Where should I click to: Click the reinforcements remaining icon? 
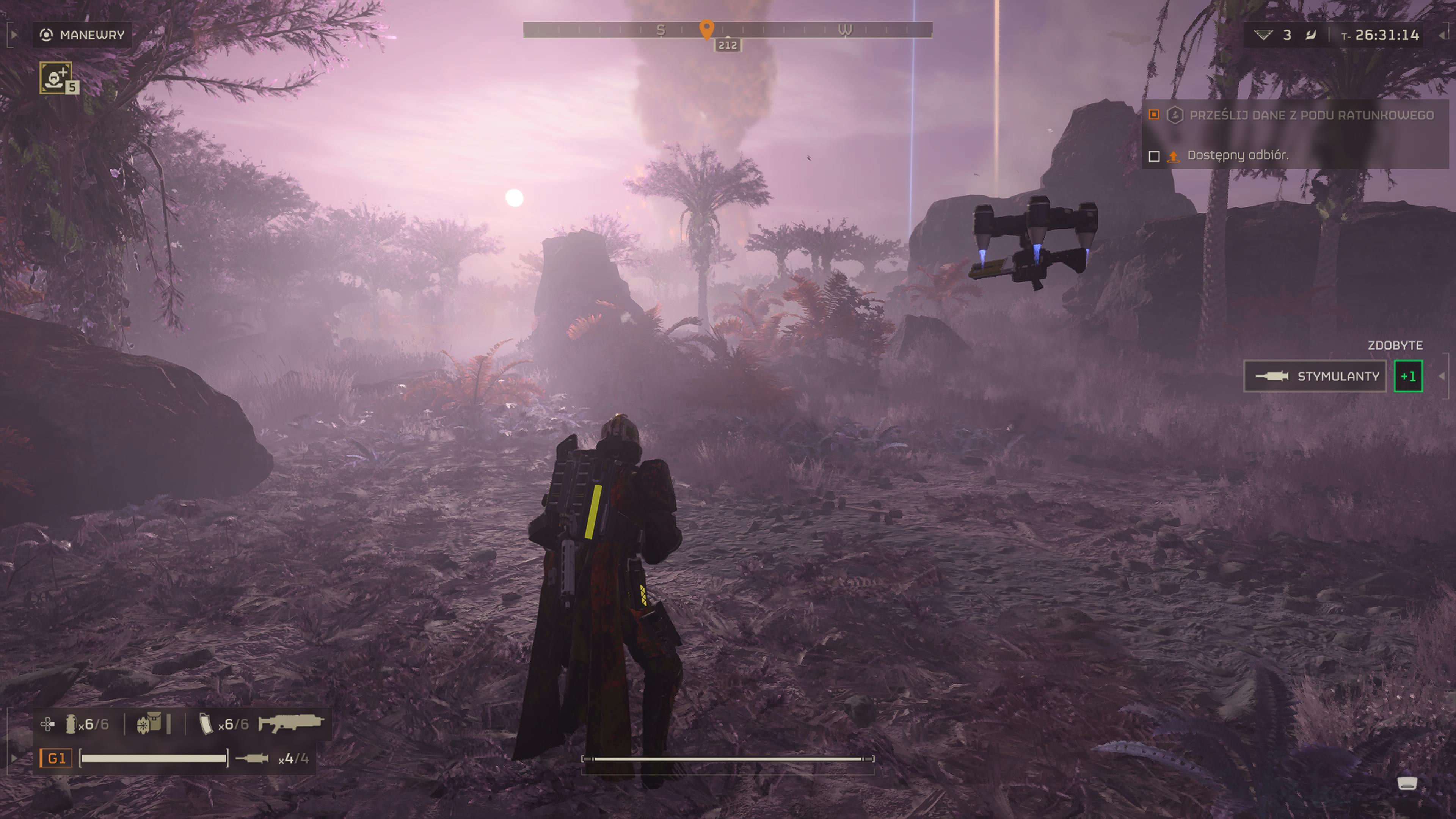1263,35
